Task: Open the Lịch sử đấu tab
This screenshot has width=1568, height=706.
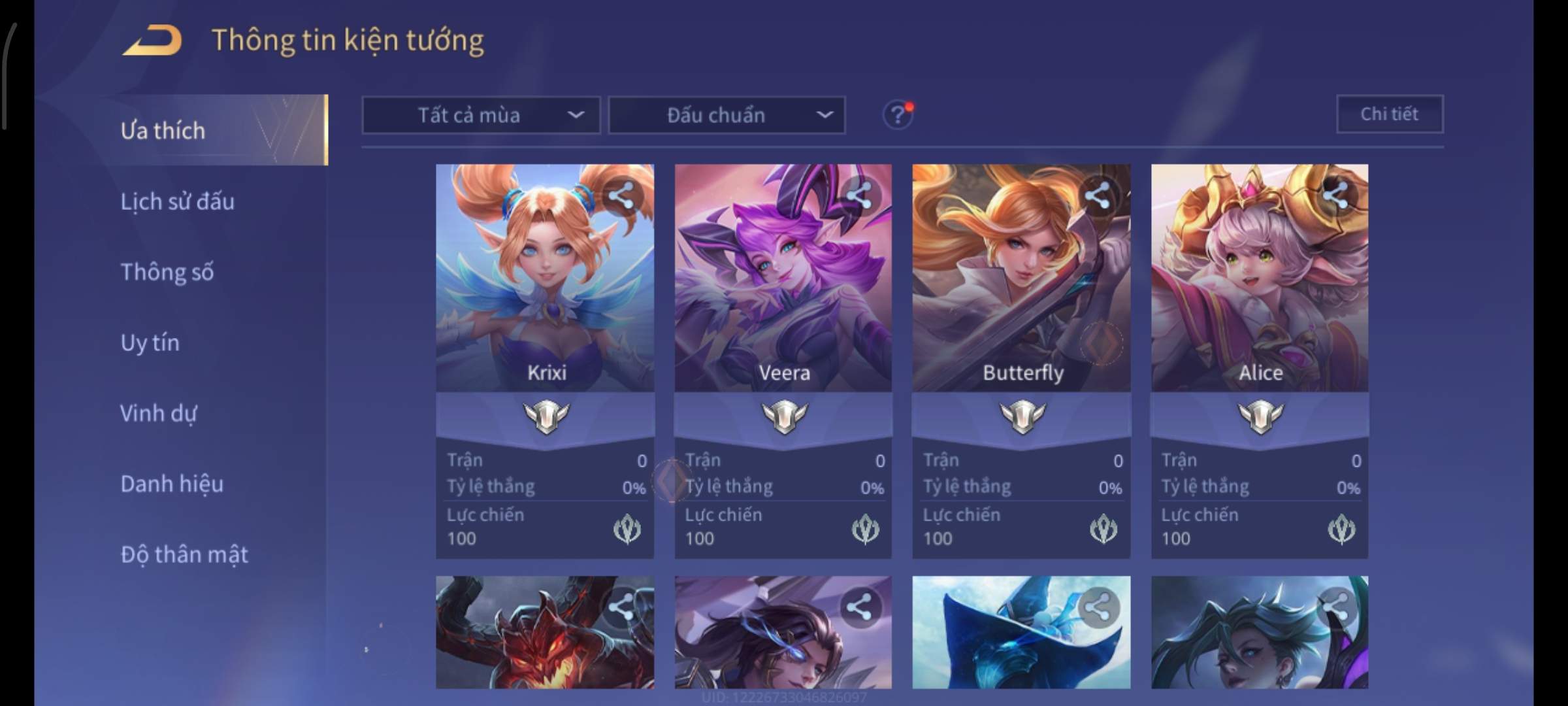Action: point(177,201)
